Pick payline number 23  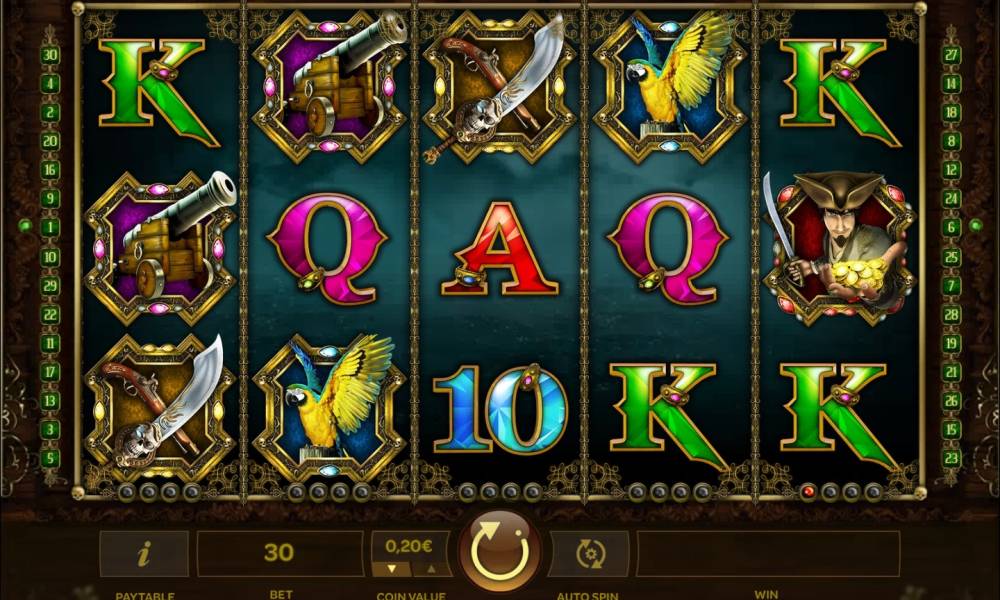click(x=951, y=459)
